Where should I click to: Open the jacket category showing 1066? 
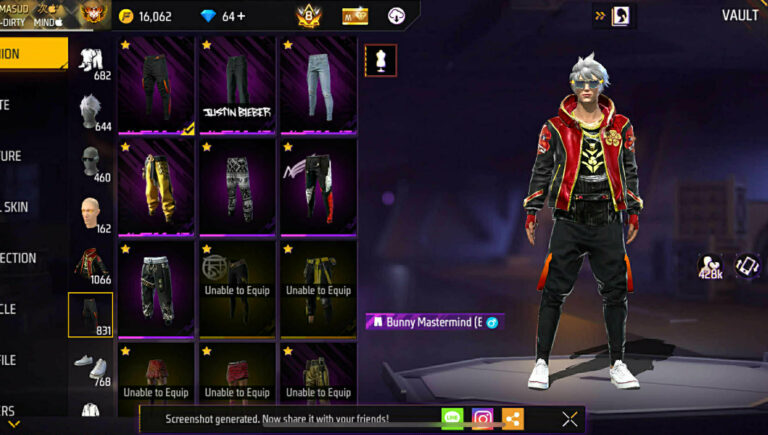[93, 264]
